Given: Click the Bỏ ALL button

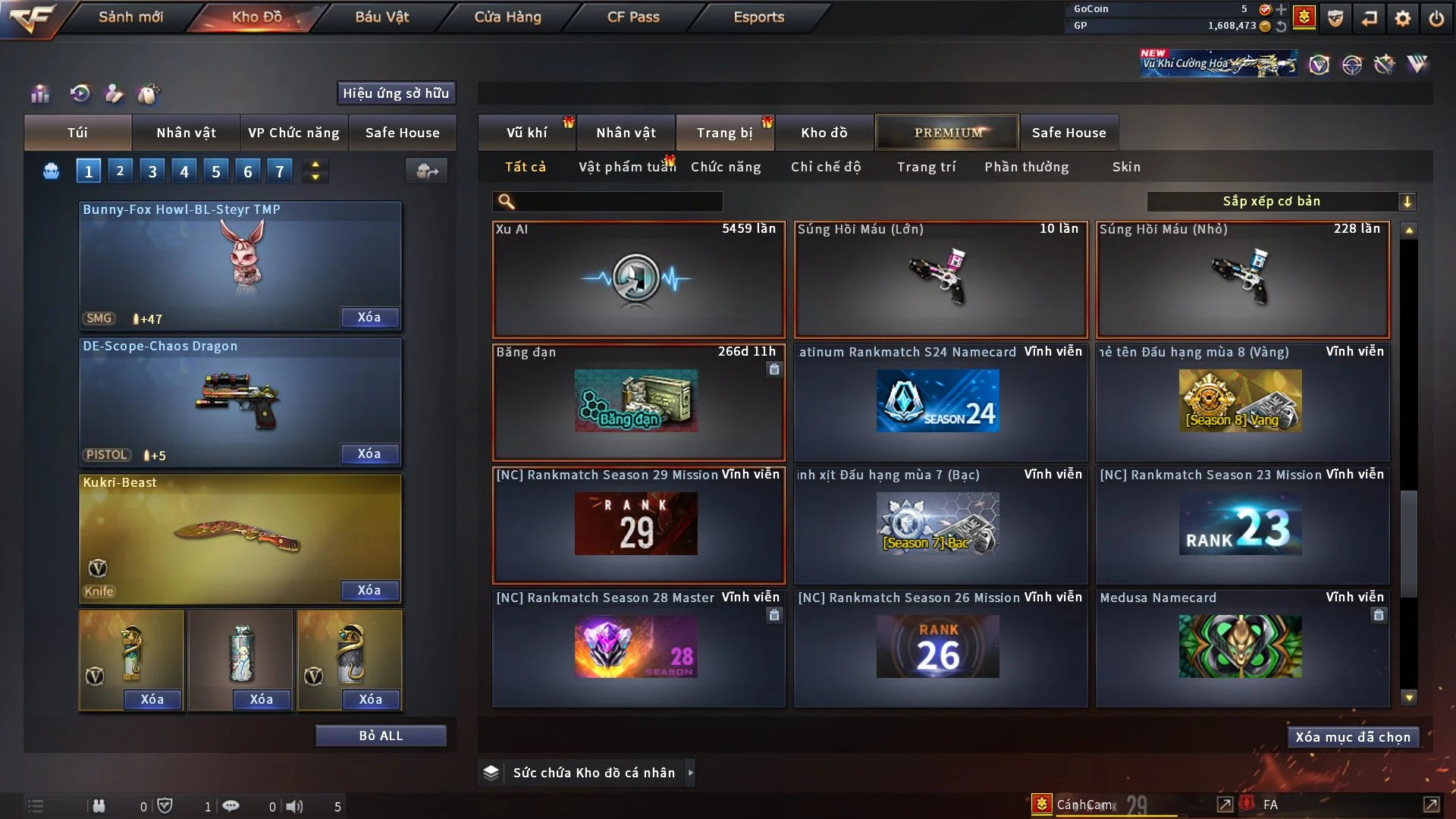Looking at the screenshot, I should (381, 736).
